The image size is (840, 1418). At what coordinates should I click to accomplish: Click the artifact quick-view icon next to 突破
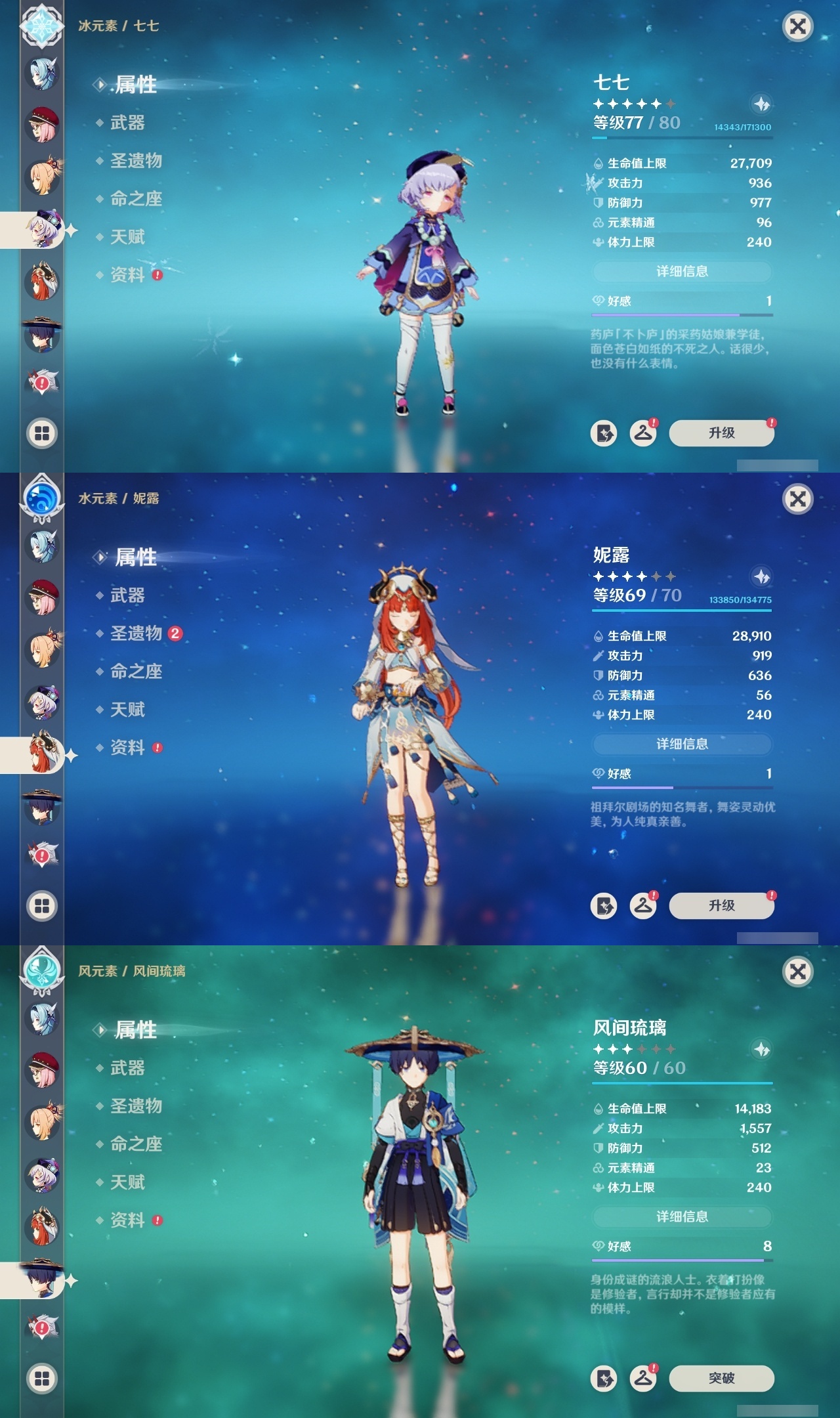click(x=604, y=1379)
